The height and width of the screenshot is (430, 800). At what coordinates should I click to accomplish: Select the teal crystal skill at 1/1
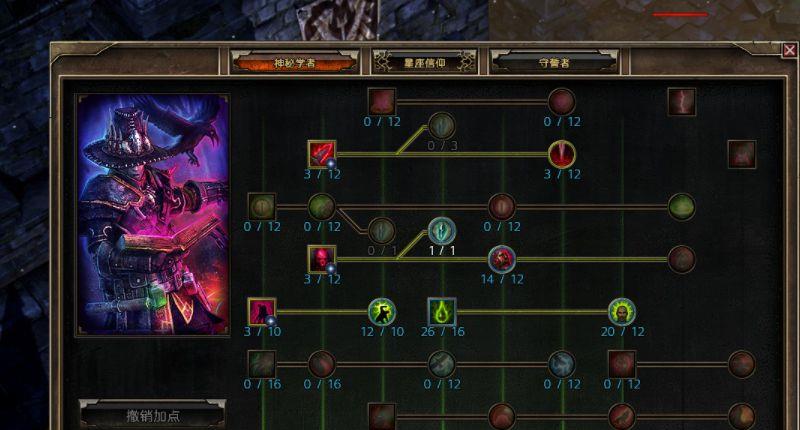pyautogui.click(x=442, y=231)
